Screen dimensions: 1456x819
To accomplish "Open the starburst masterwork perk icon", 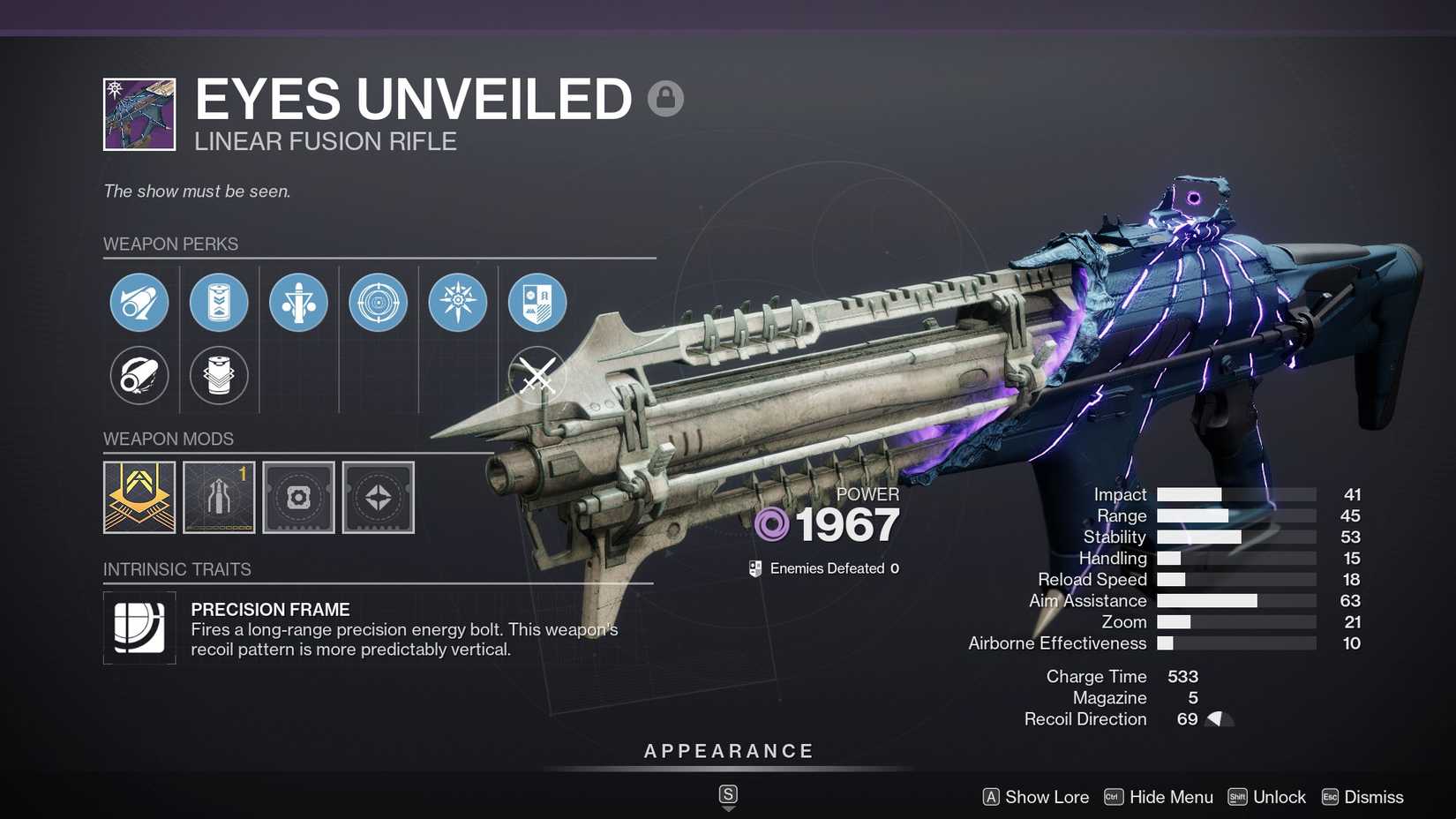I will click(x=457, y=303).
